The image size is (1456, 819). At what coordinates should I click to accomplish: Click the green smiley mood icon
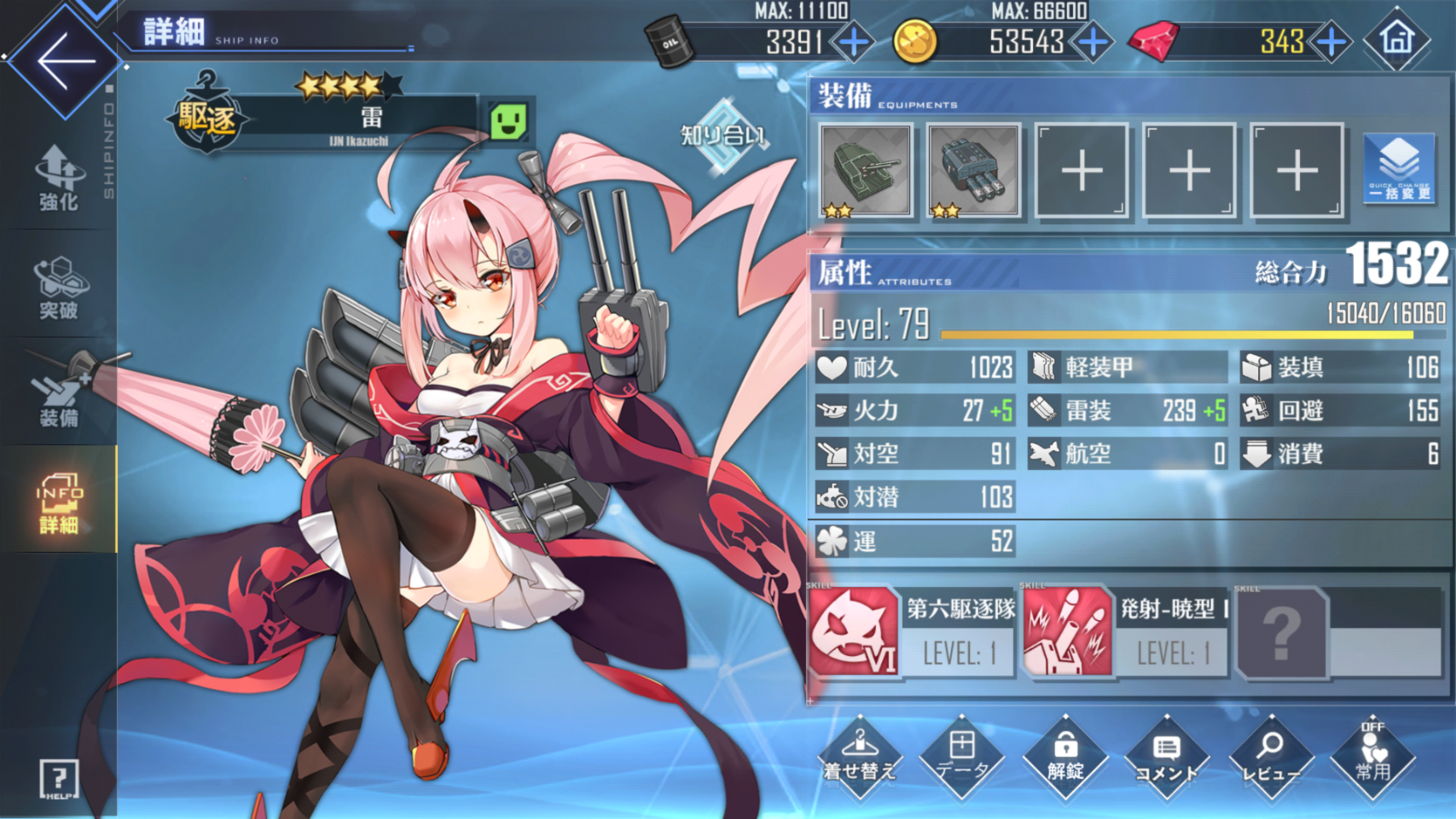click(x=508, y=122)
